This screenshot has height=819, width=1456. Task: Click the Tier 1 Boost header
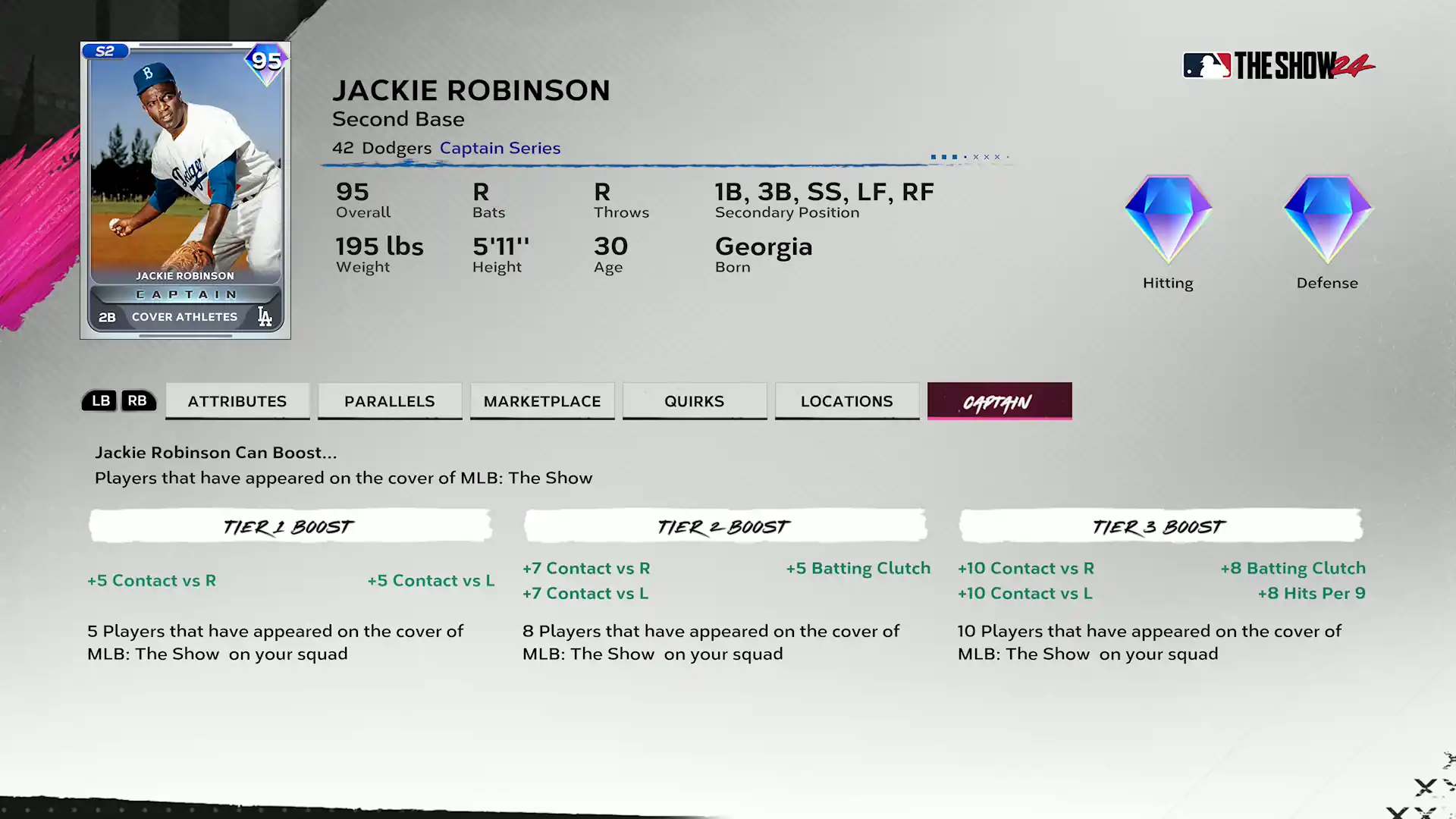point(290,526)
